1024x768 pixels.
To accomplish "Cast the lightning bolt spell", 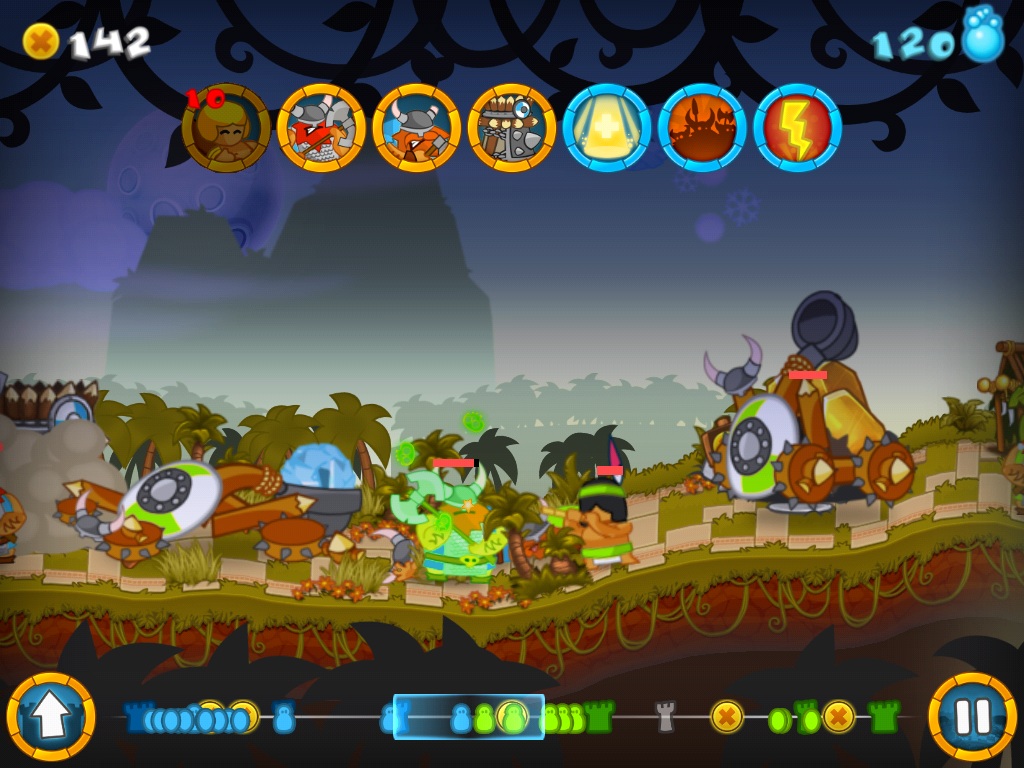I will click(797, 129).
